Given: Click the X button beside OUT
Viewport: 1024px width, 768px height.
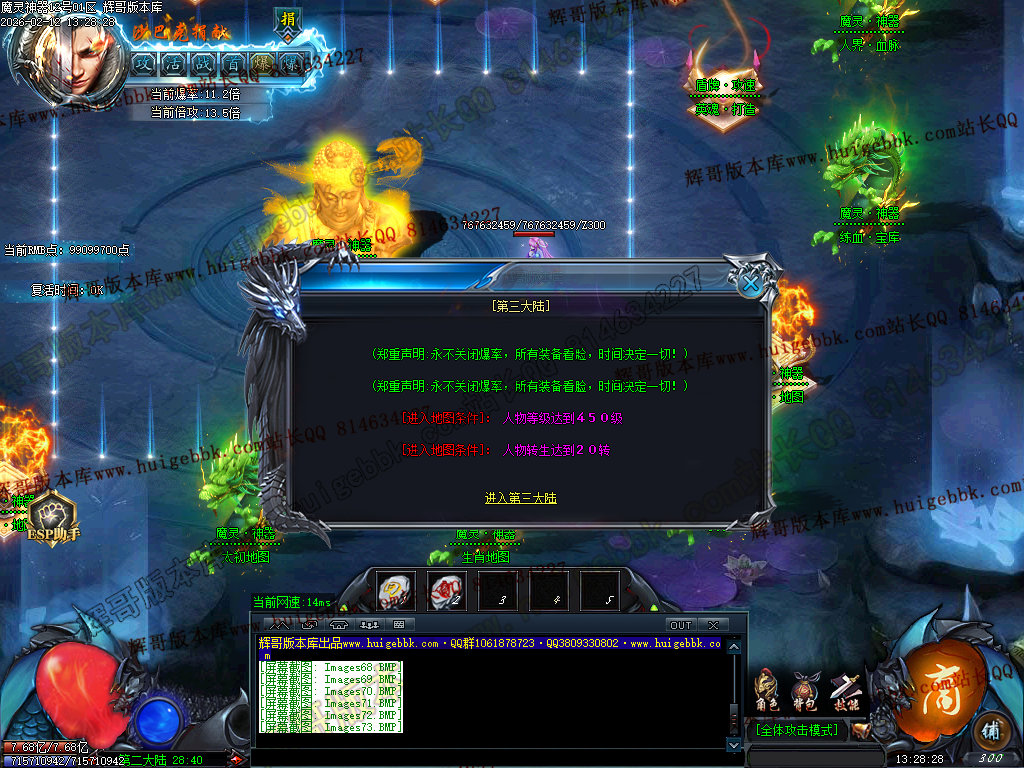Looking at the screenshot, I should [x=712, y=625].
